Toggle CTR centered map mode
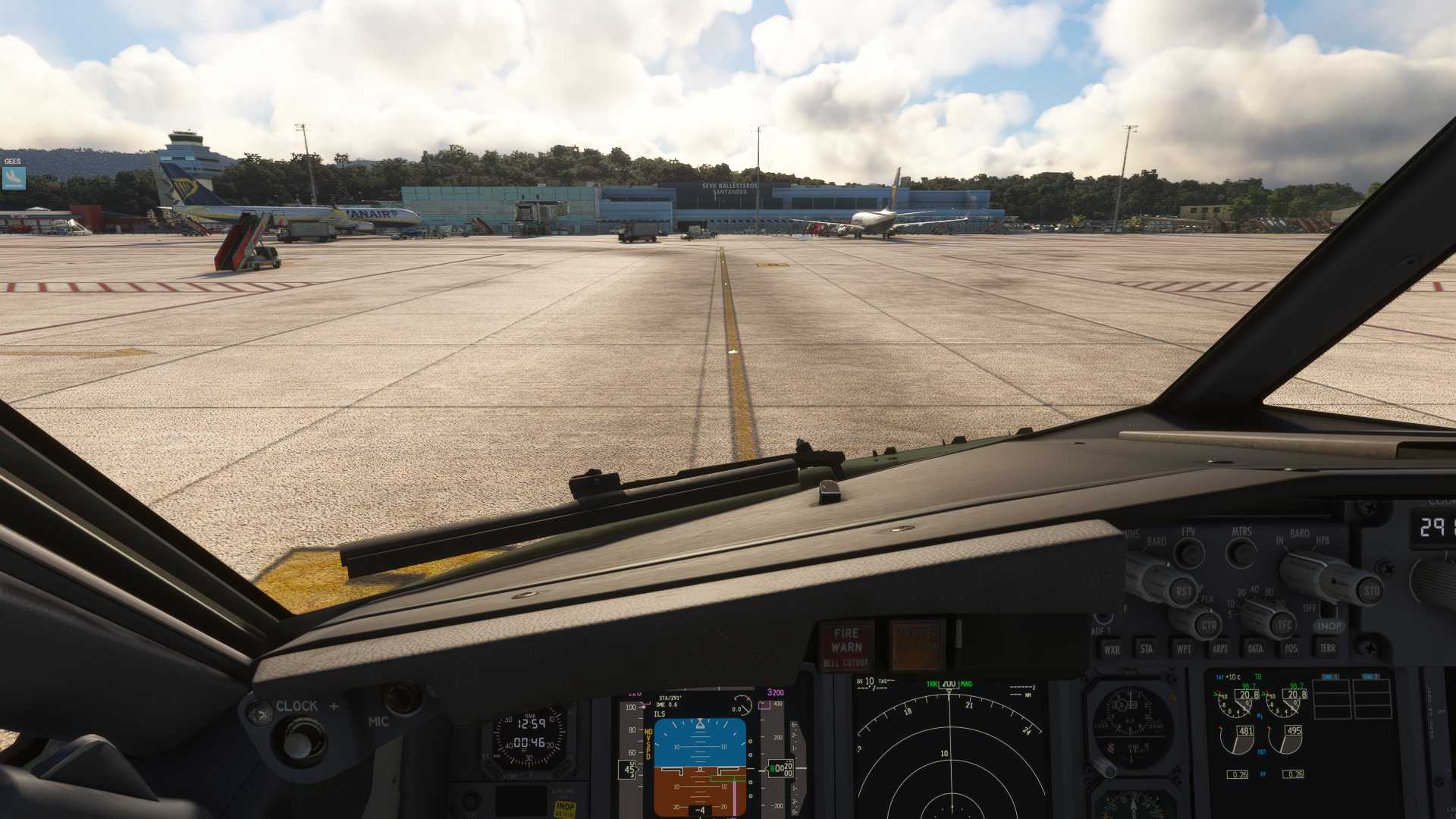The image size is (1456, 819). (x=1209, y=626)
